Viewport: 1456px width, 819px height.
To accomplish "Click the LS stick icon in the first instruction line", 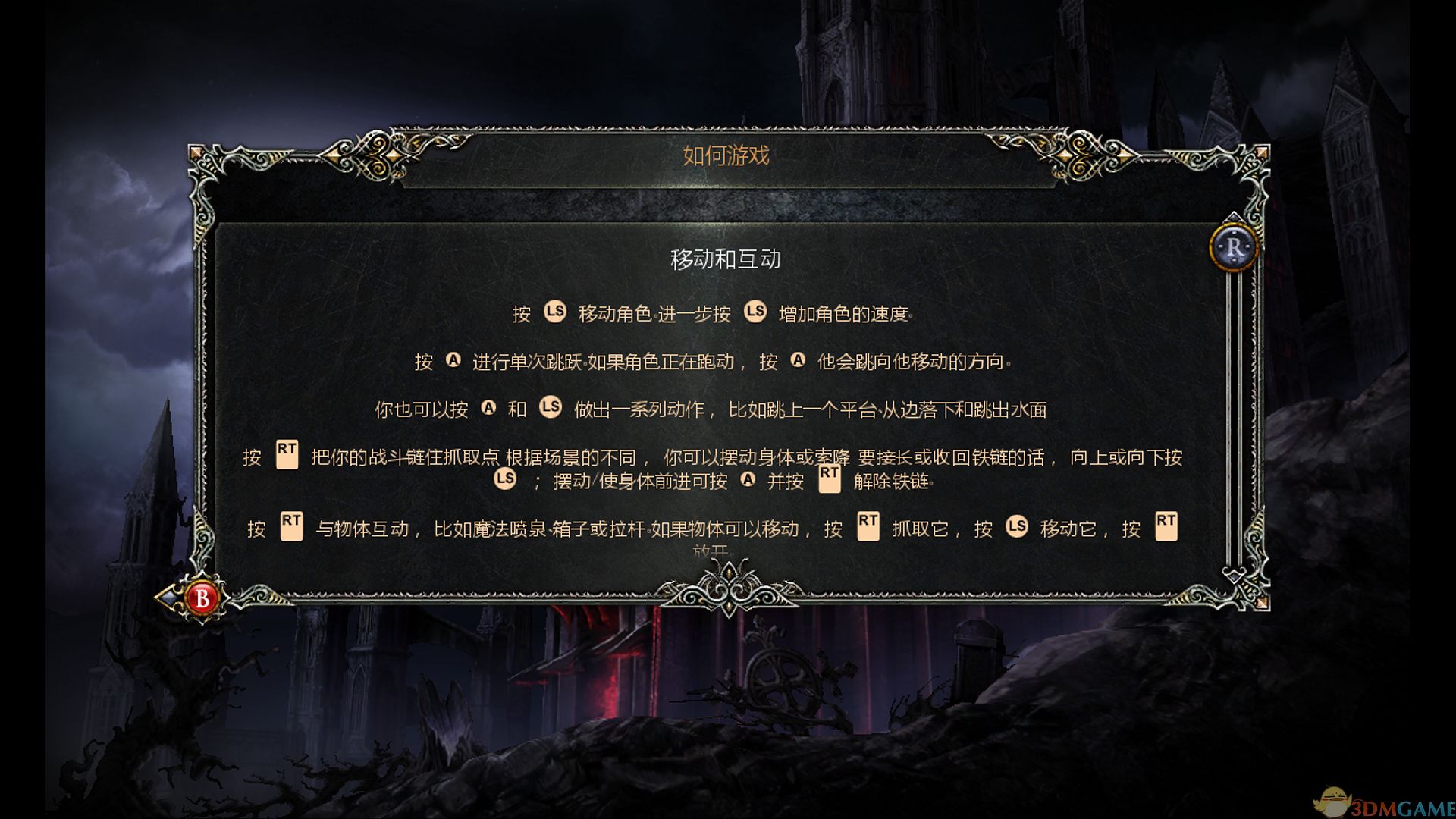I will [555, 313].
